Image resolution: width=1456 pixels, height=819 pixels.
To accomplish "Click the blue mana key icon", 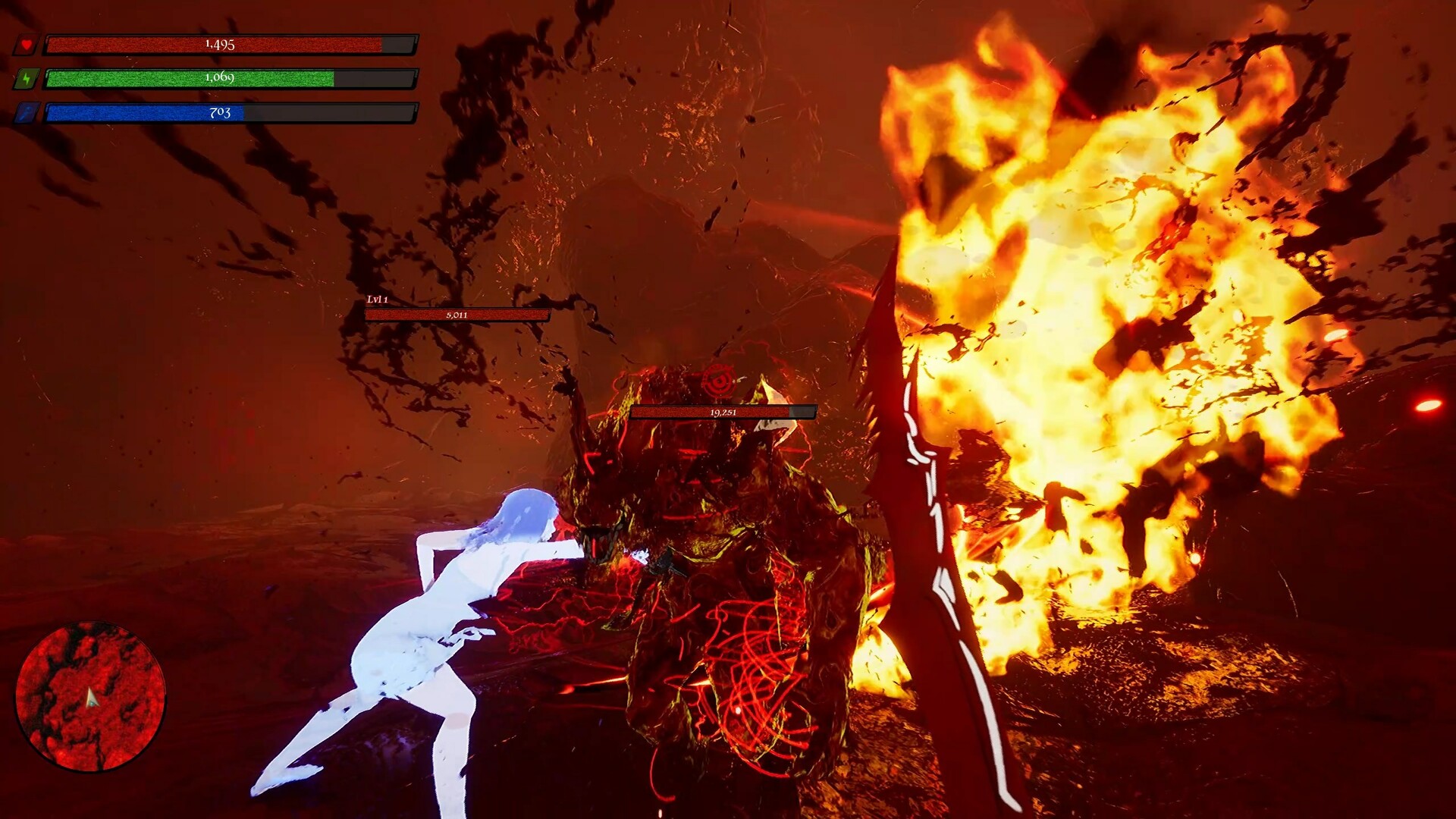I will point(25,112).
